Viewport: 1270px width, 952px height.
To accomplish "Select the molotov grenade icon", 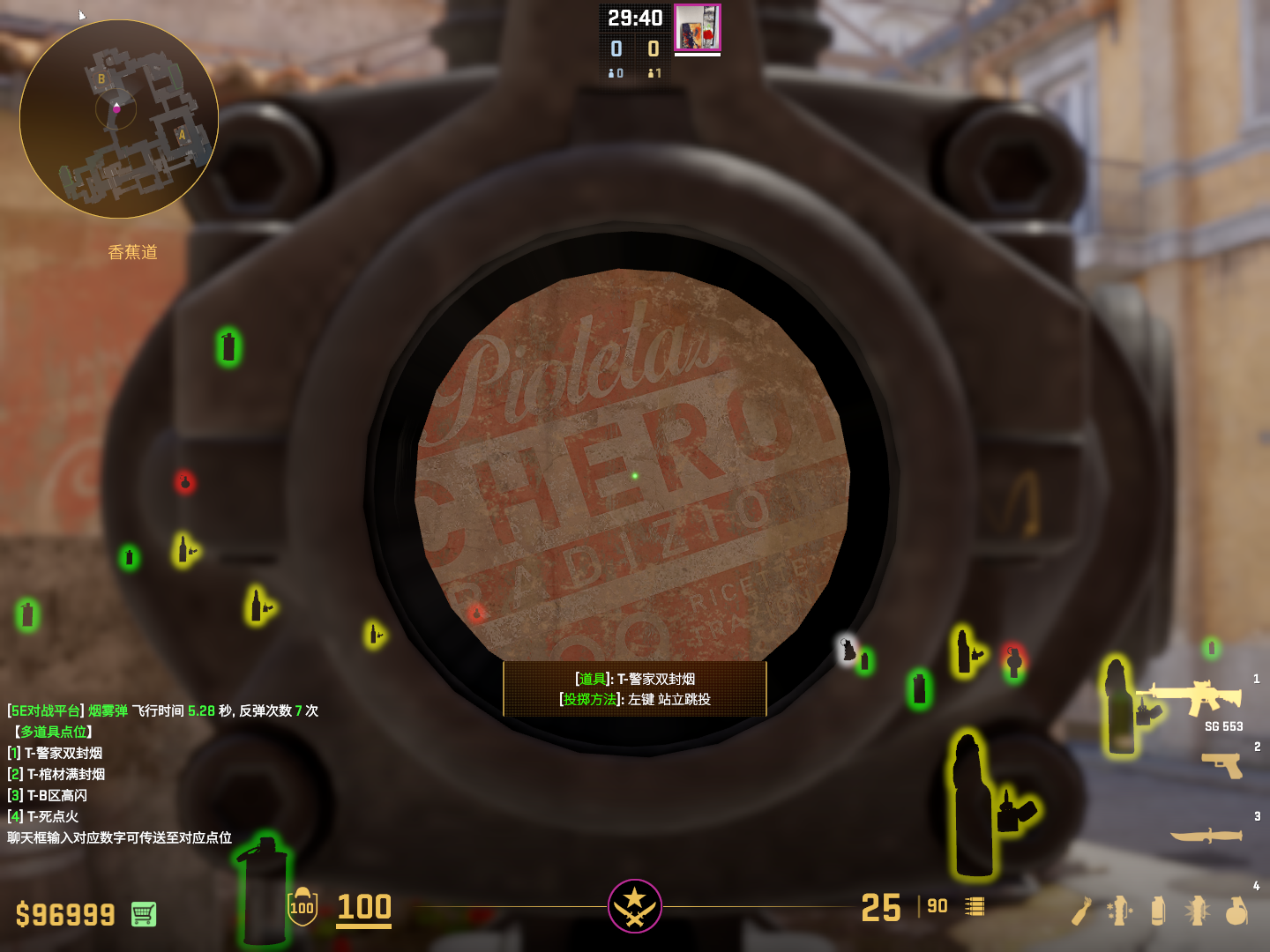I will point(1082,911).
